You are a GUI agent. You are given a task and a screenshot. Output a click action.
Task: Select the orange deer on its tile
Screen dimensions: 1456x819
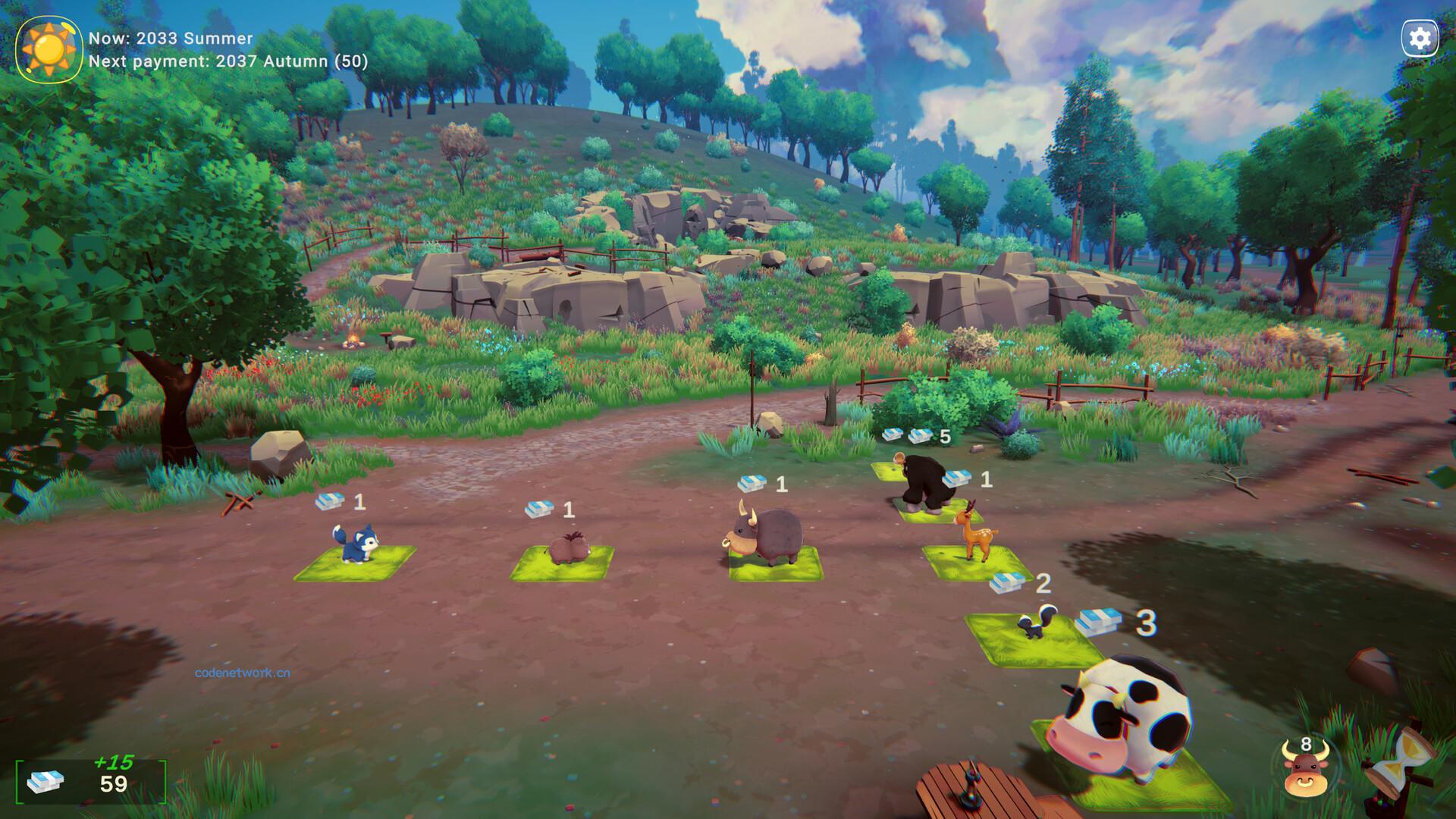point(971,534)
